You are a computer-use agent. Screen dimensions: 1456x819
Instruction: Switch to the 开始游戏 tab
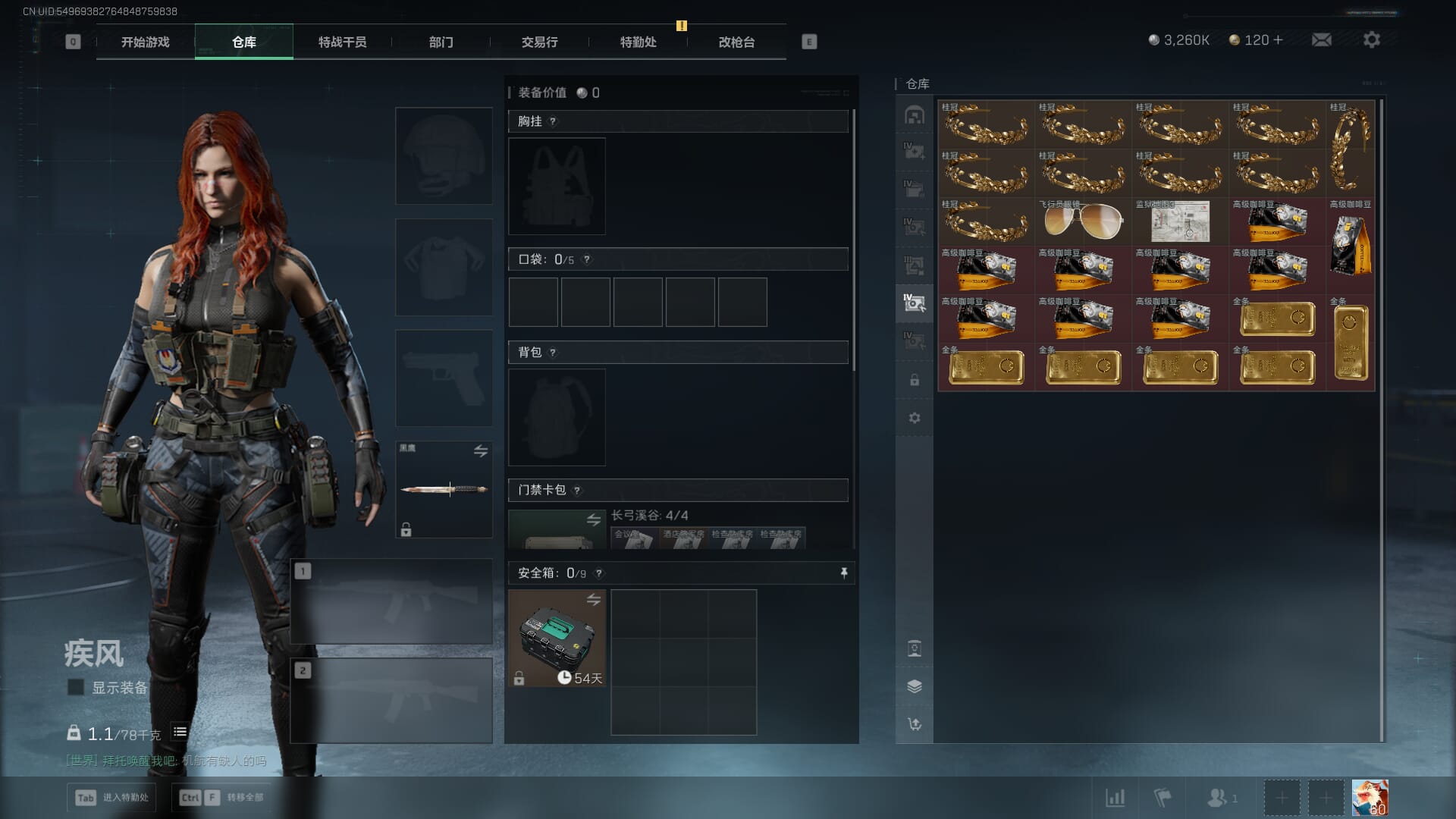pos(145,42)
